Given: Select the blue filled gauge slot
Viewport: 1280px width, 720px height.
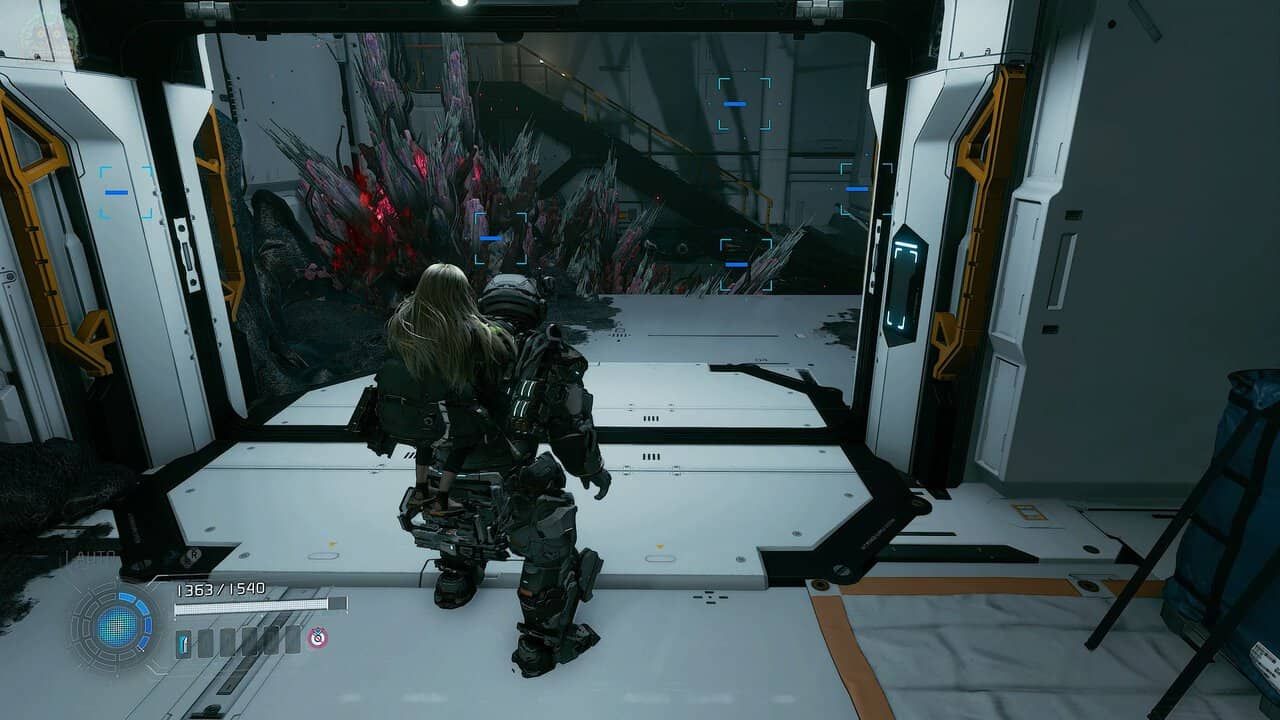Looking at the screenshot, I should [x=183, y=641].
